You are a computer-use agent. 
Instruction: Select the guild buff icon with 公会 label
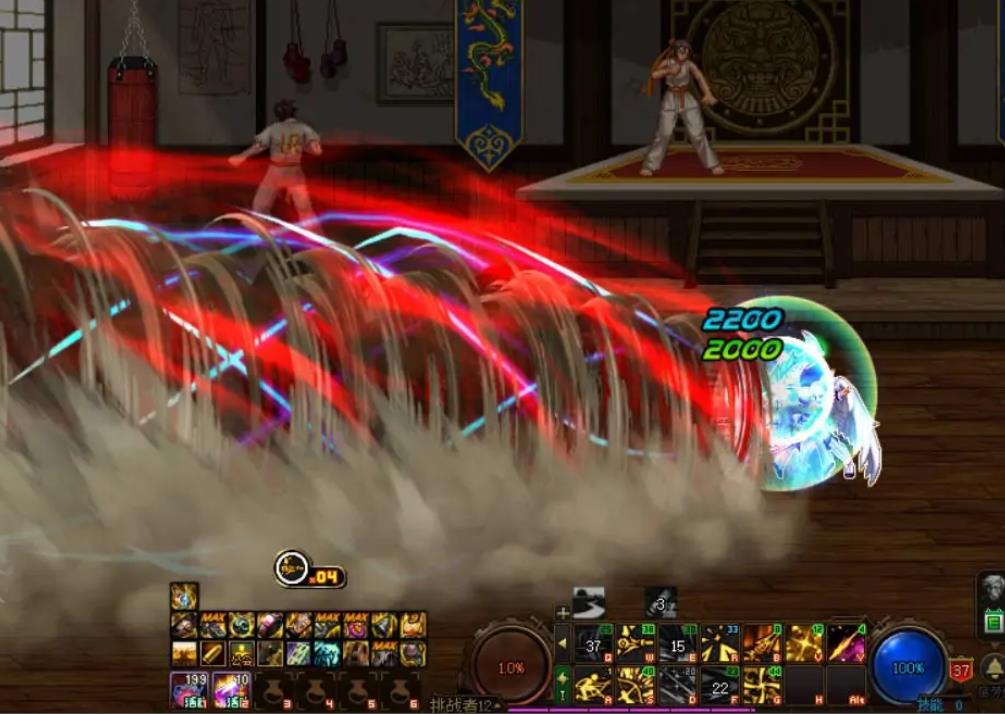click(241, 653)
